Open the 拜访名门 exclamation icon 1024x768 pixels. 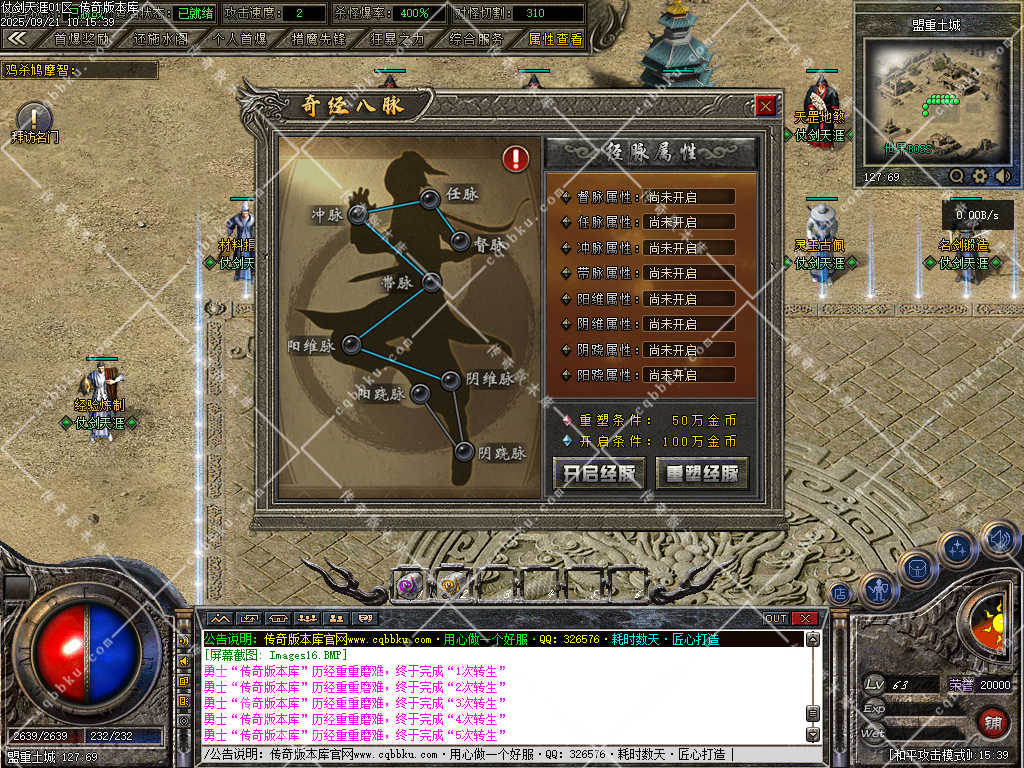coord(34,117)
